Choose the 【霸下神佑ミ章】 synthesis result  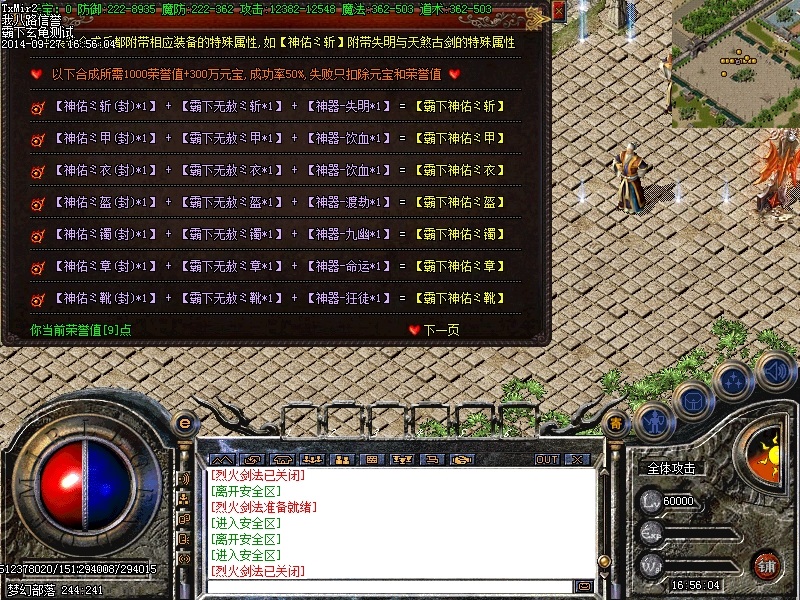[461, 267]
